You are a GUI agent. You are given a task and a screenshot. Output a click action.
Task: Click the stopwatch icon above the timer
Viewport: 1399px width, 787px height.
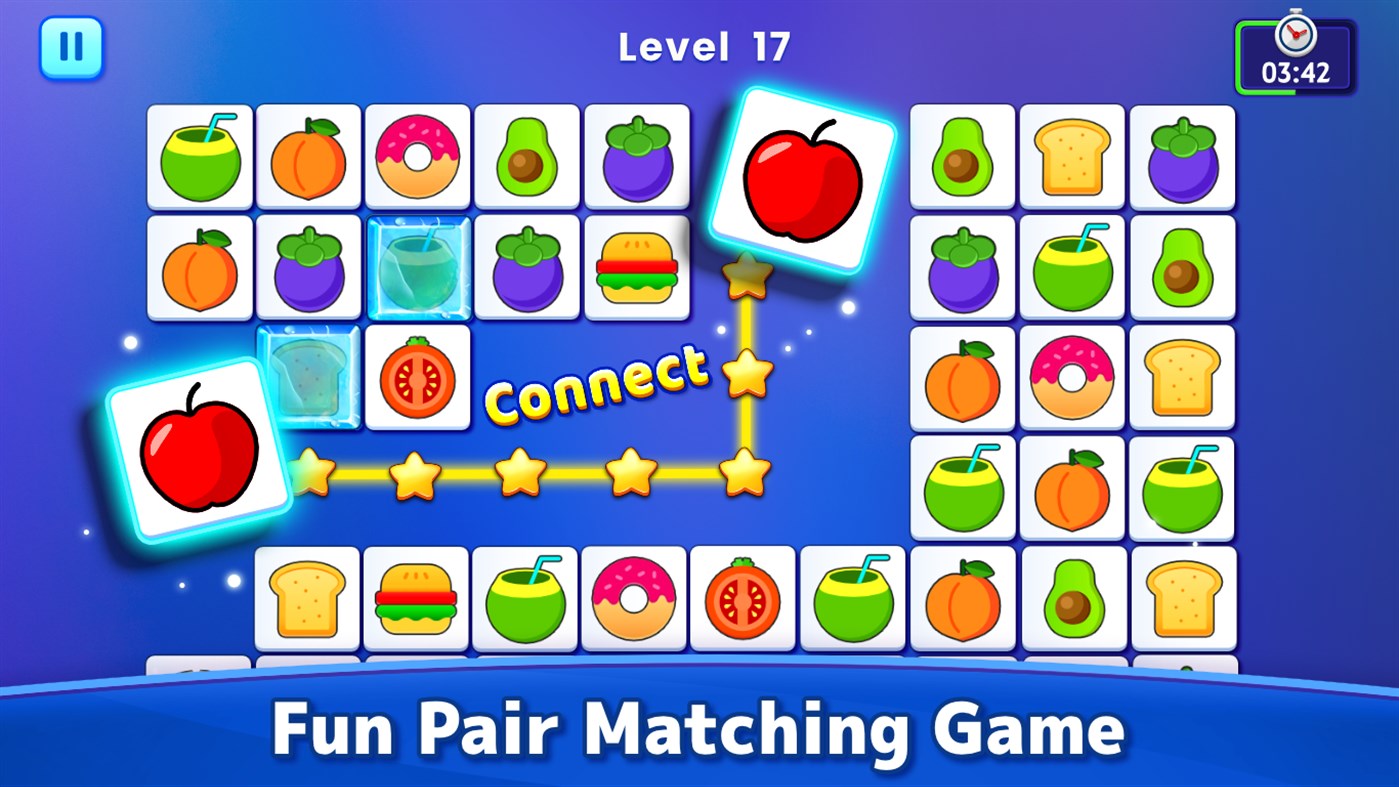[x=1294, y=33]
